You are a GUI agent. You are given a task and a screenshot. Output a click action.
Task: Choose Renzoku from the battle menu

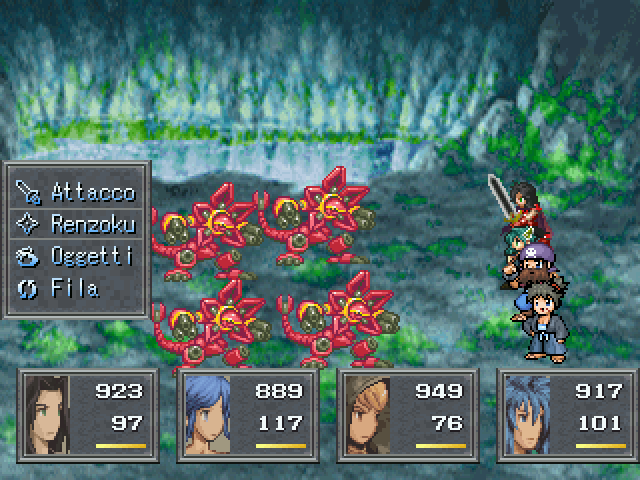[x=79, y=223]
